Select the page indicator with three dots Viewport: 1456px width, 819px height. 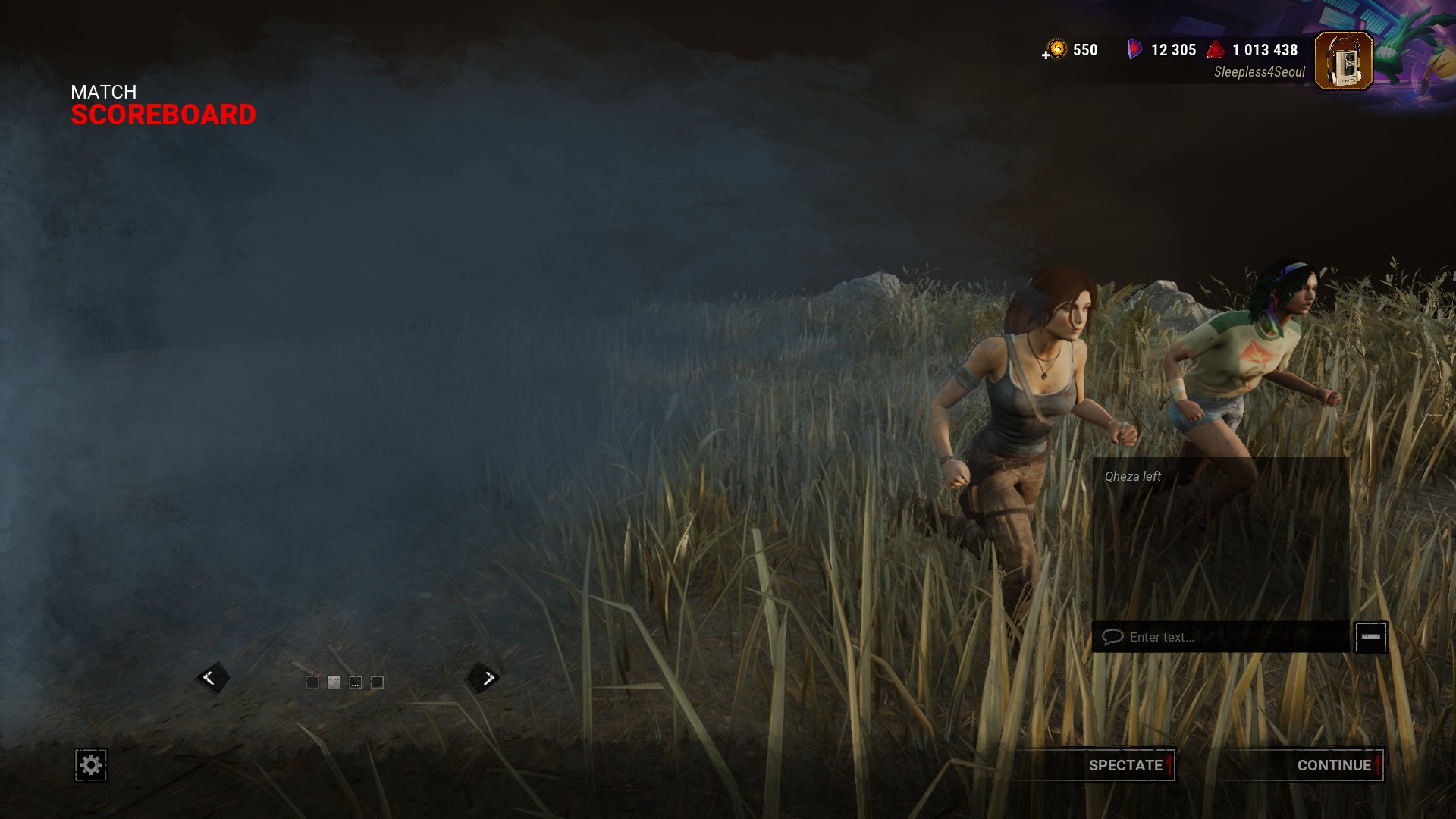click(355, 682)
